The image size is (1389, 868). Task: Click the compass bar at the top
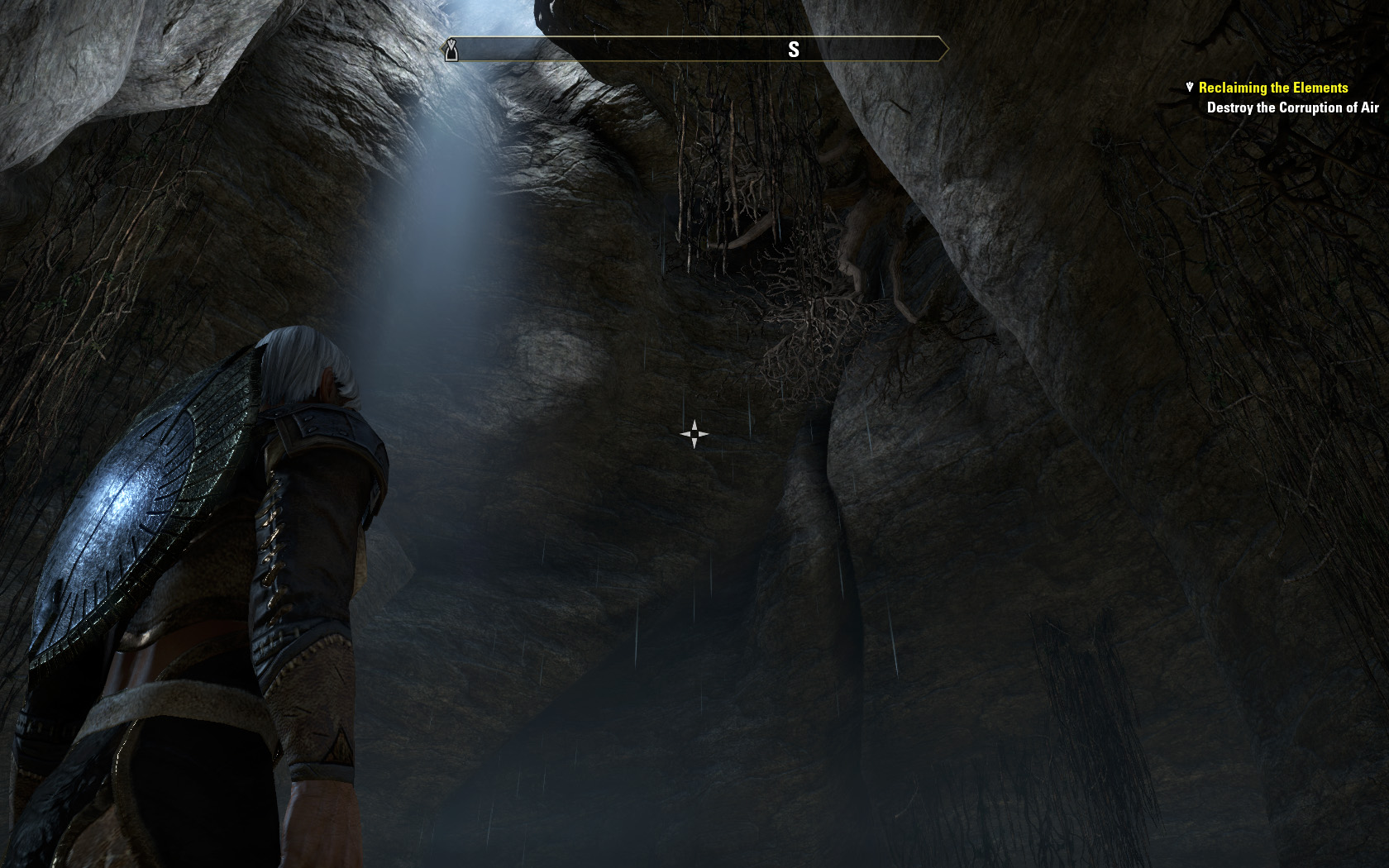(x=696, y=50)
